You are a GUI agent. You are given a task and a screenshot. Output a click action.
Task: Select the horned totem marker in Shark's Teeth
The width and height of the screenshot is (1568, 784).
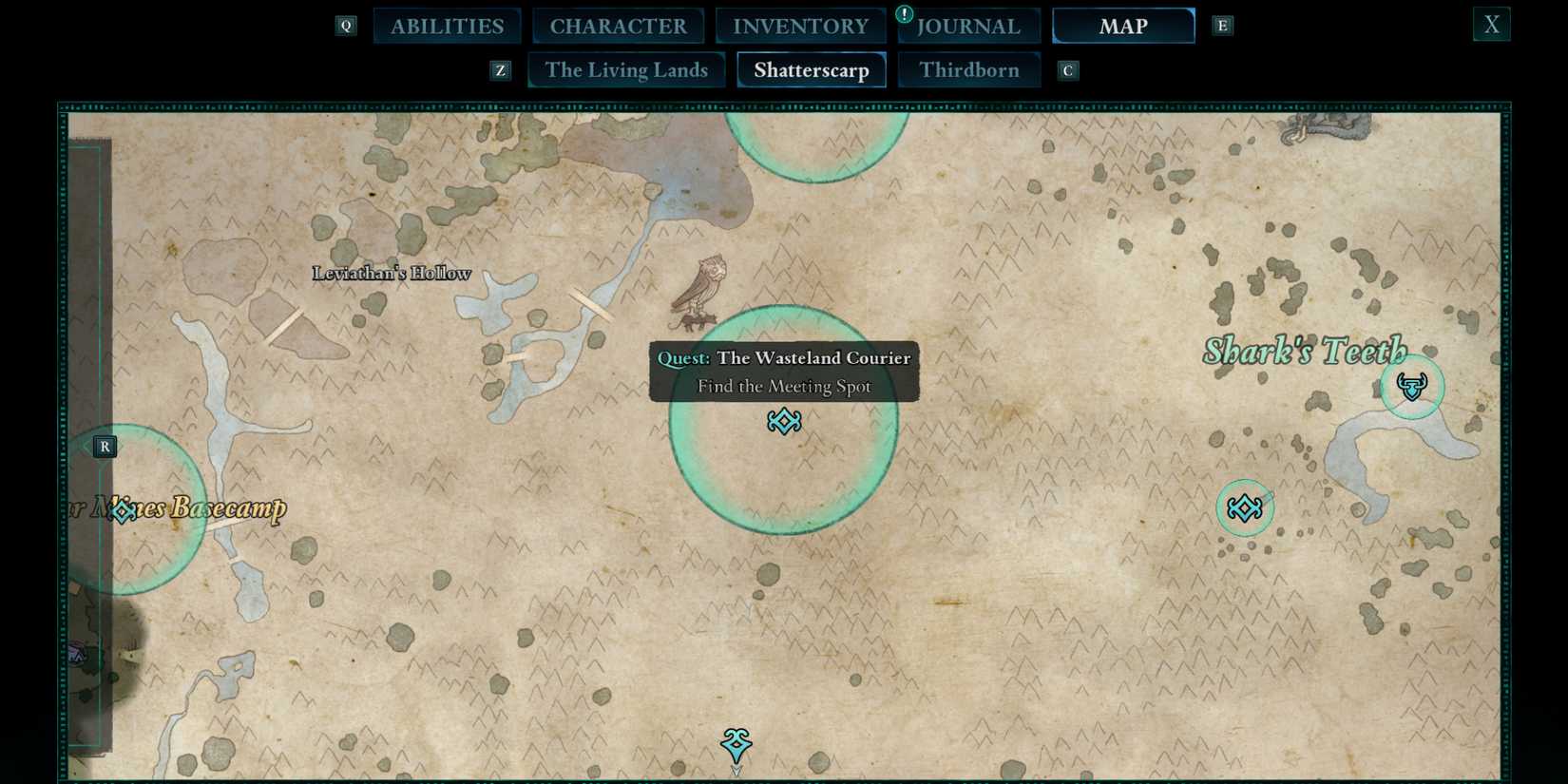tap(1412, 386)
